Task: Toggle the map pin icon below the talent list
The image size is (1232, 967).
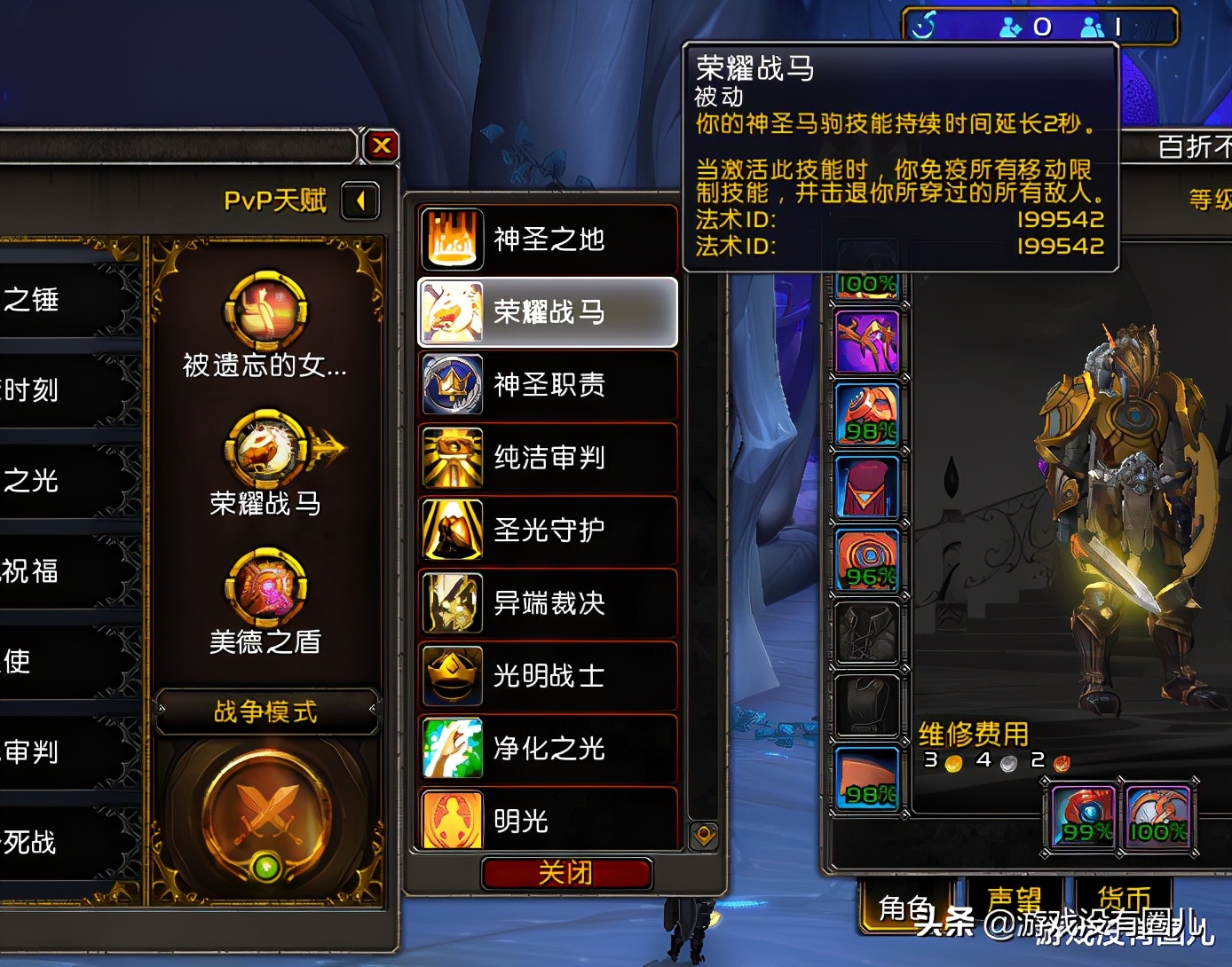Action: (704, 833)
